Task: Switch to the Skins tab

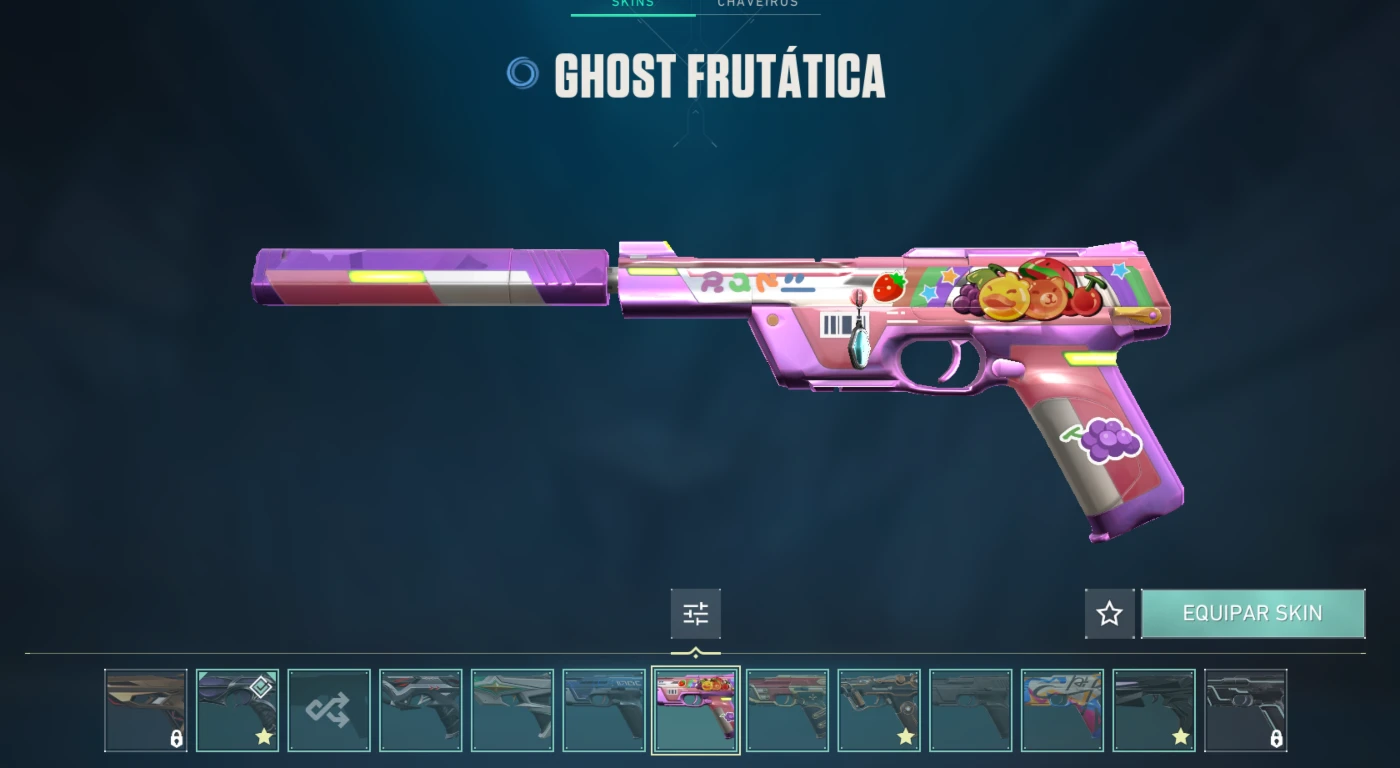Action: click(632, 4)
